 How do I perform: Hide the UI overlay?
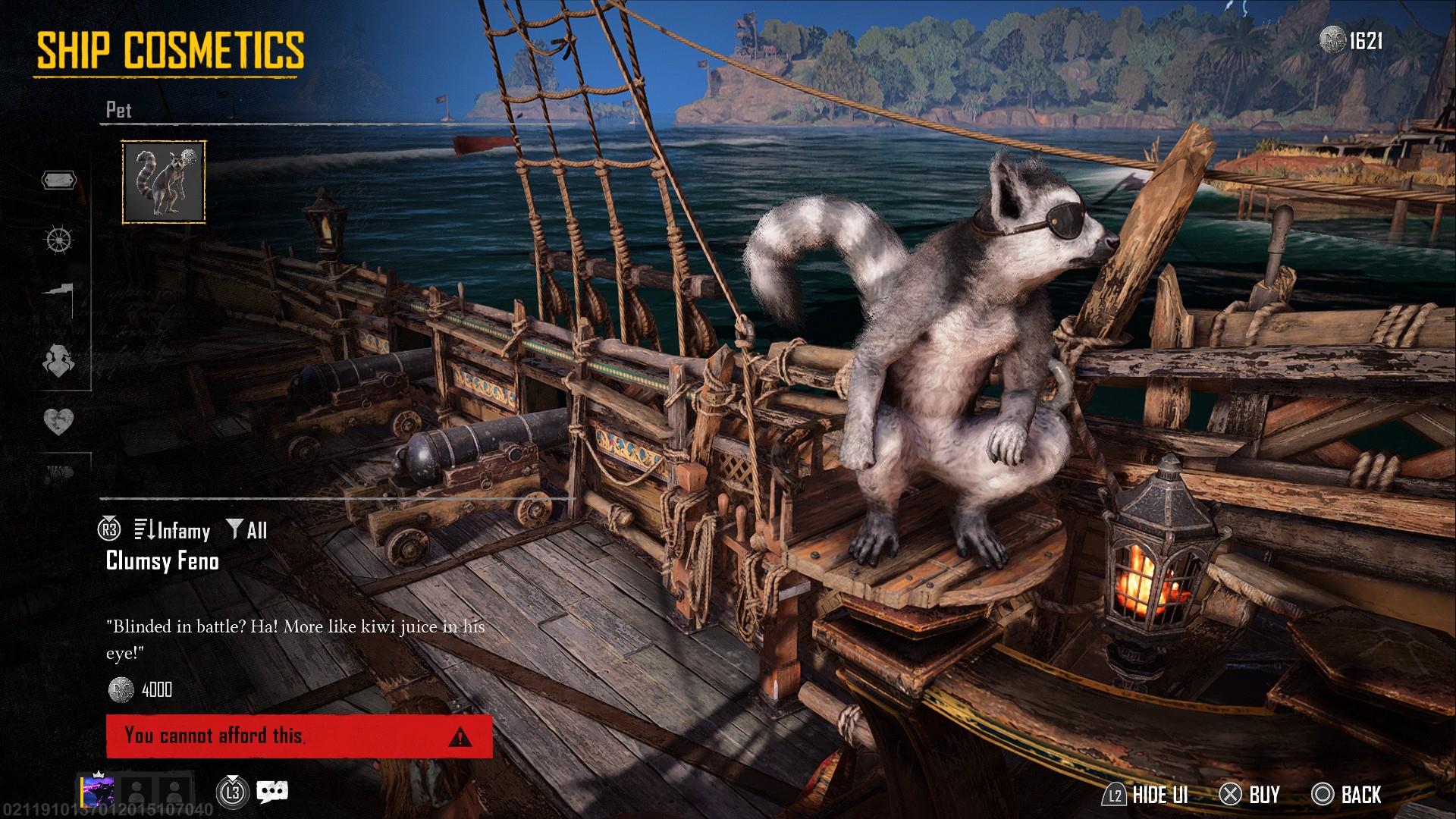(1146, 794)
